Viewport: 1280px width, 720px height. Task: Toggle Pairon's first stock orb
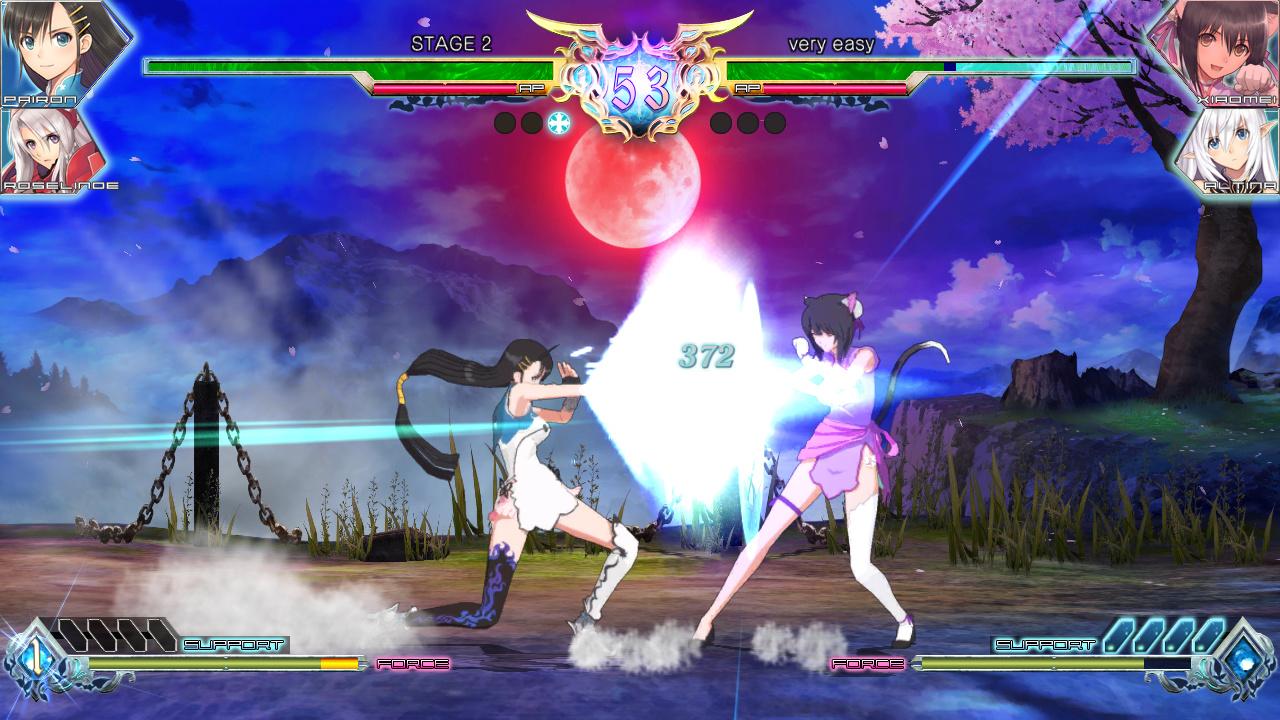[506, 124]
